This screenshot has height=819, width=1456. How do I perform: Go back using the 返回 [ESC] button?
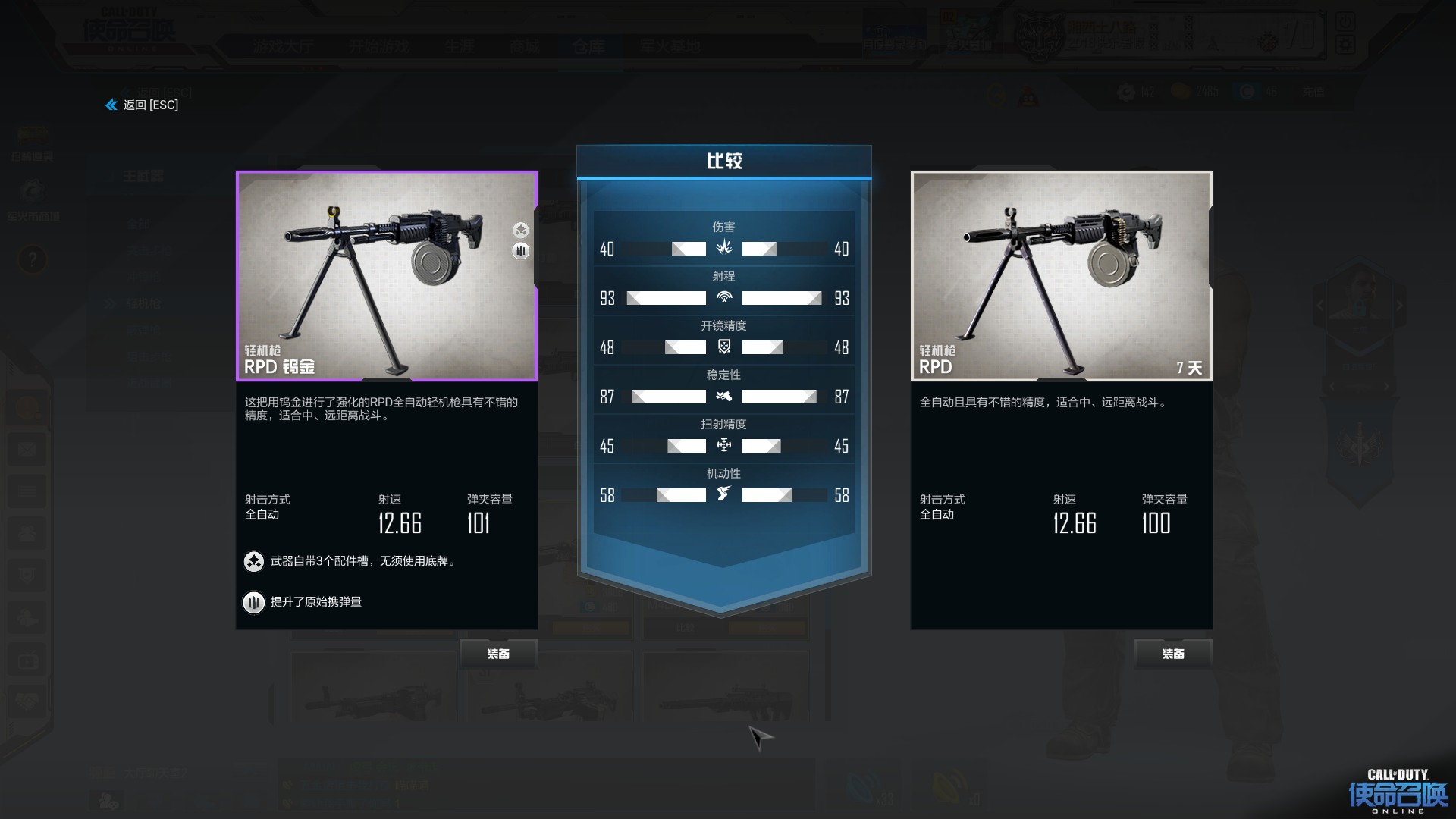tap(143, 105)
